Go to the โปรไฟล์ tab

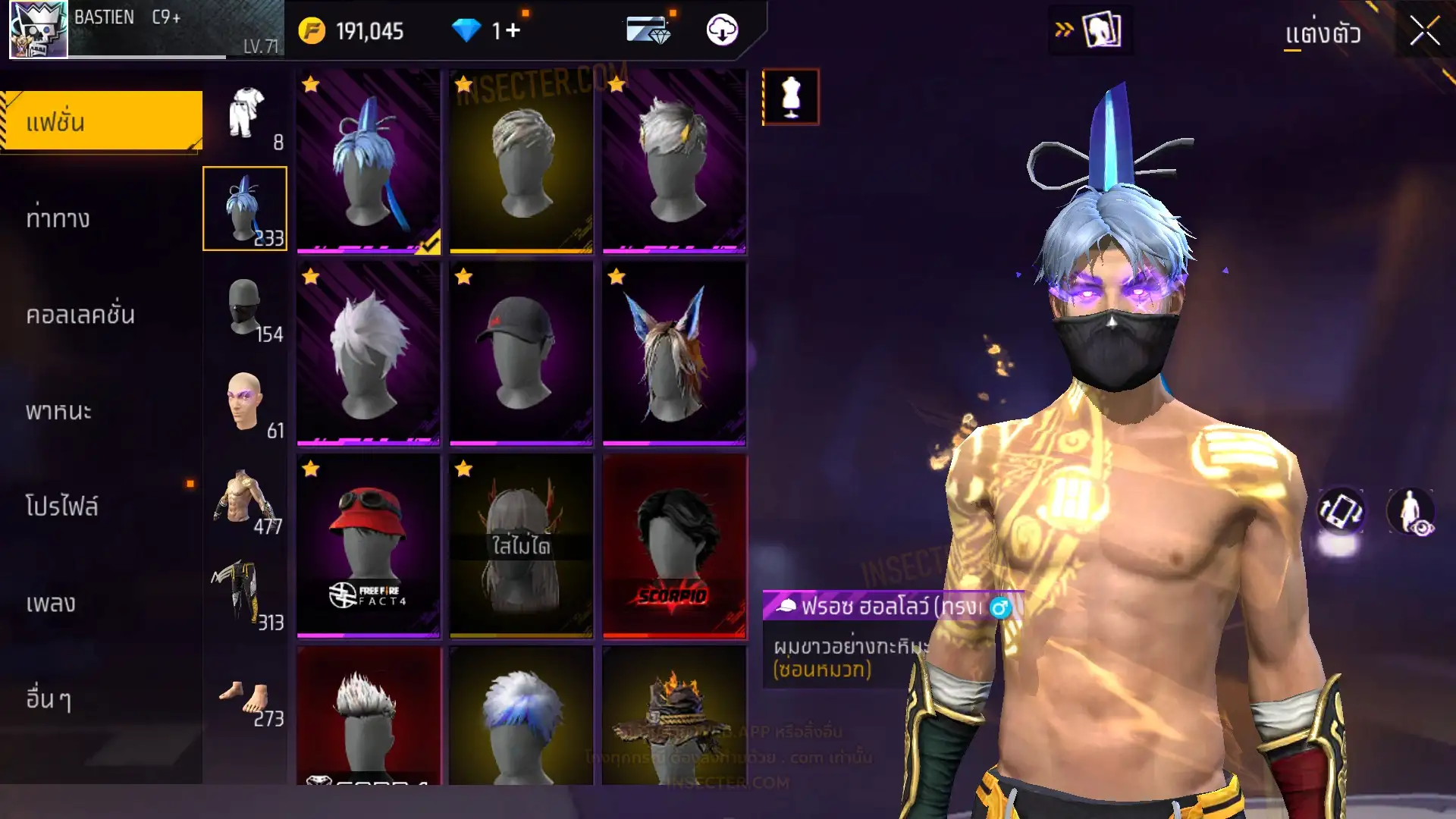coord(62,507)
